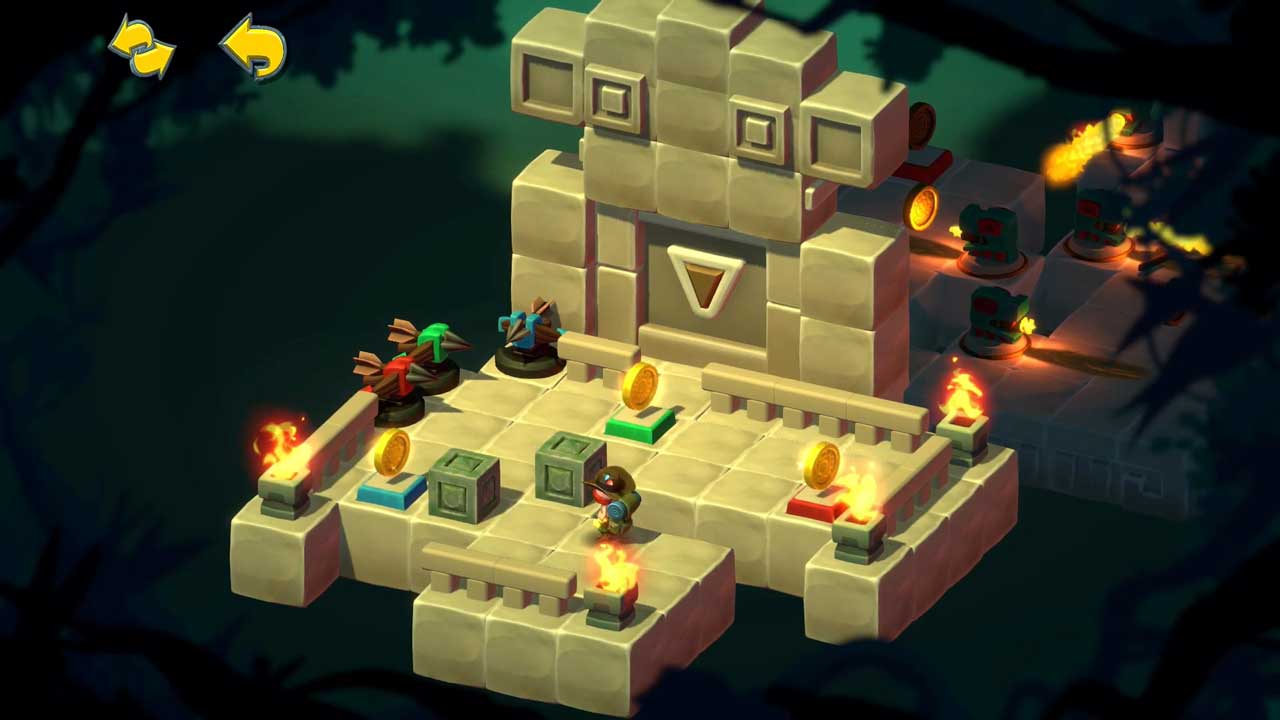Restart the level with the circular arrows button
The height and width of the screenshot is (720, 1280).
click(x=141, y=45)
